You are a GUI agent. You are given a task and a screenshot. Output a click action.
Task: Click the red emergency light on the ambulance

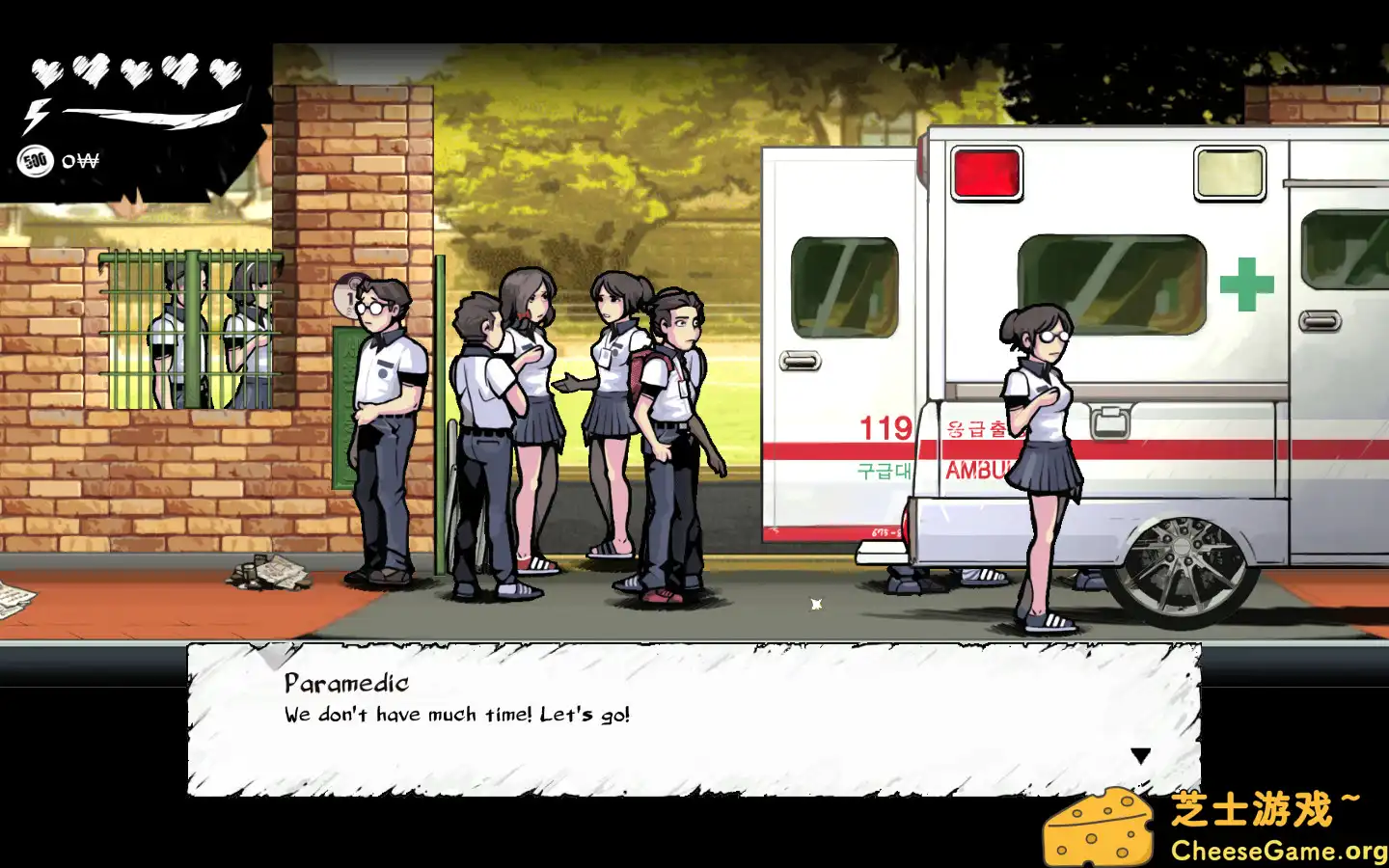pyautogui.click(x=985, y=175)
